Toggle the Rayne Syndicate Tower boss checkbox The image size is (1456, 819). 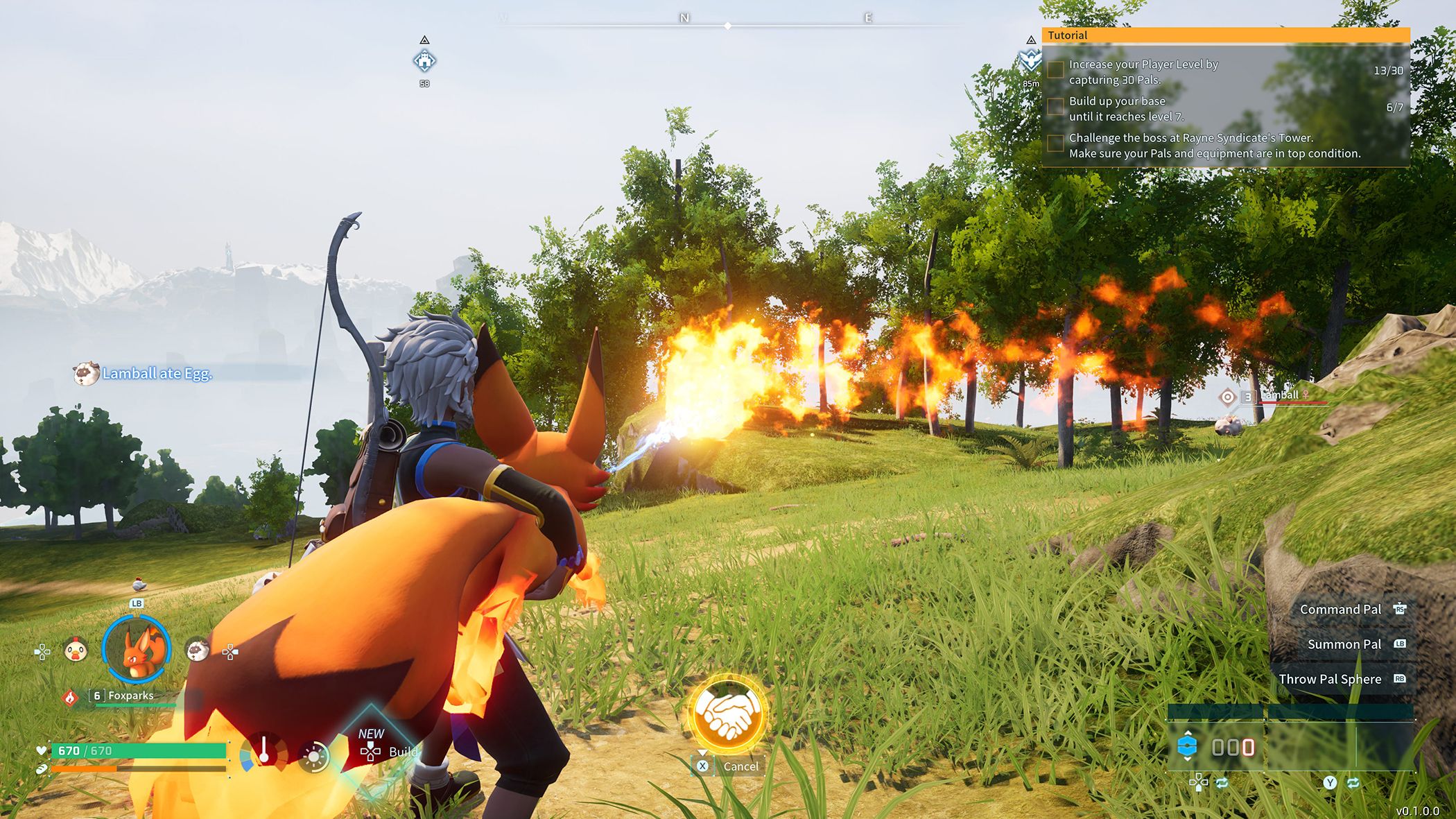coord(1055,144)
